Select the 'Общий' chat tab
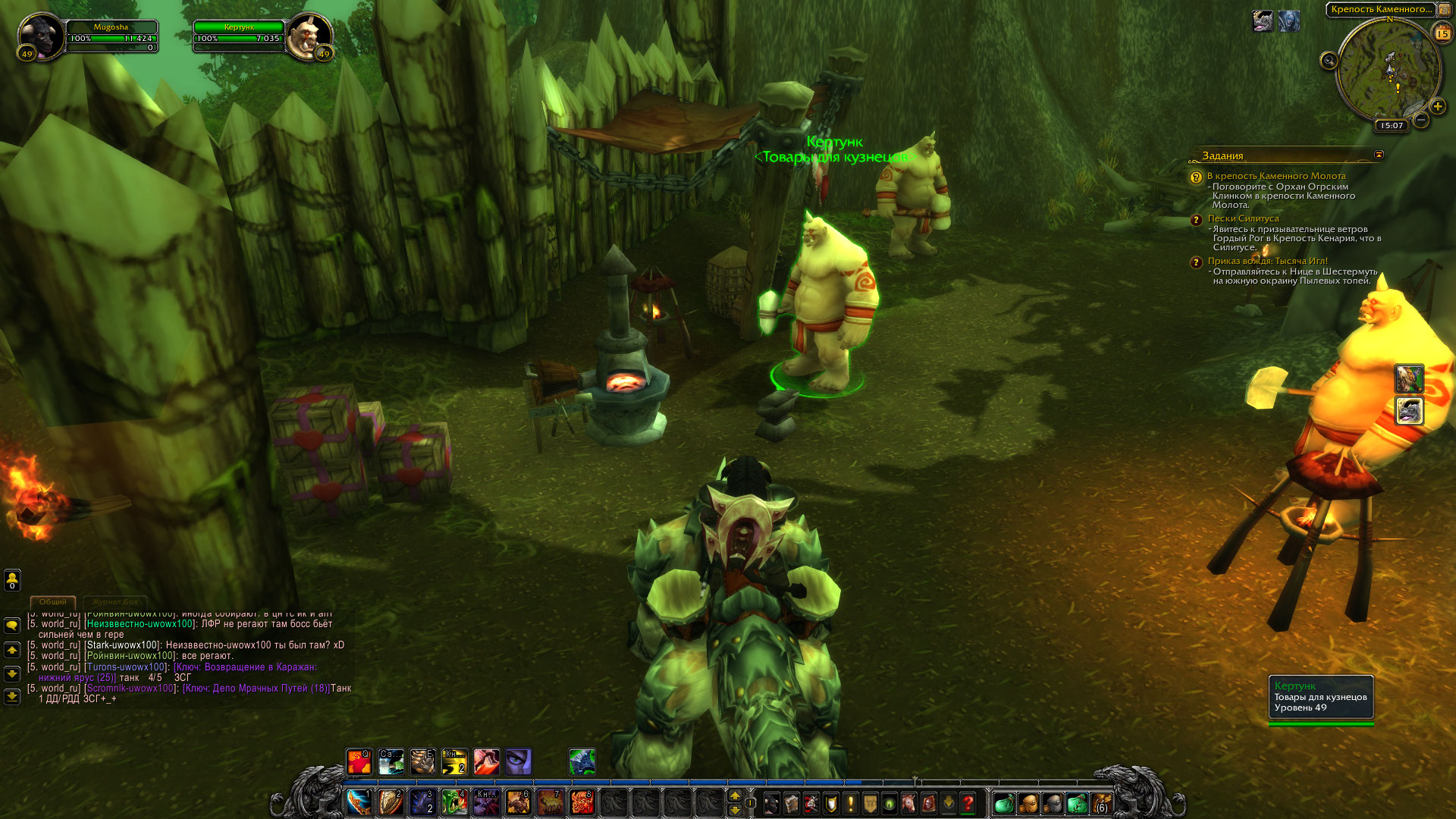Viewport: 1456px width, 819px height. (x=53, y=602)
